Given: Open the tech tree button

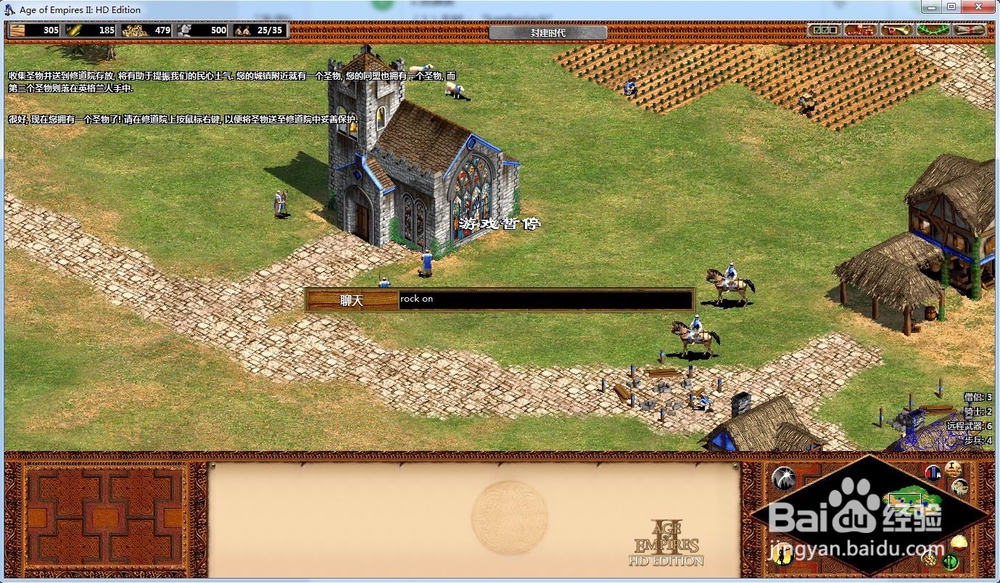Looking at the screenshot, I should (x=859, y=30).
